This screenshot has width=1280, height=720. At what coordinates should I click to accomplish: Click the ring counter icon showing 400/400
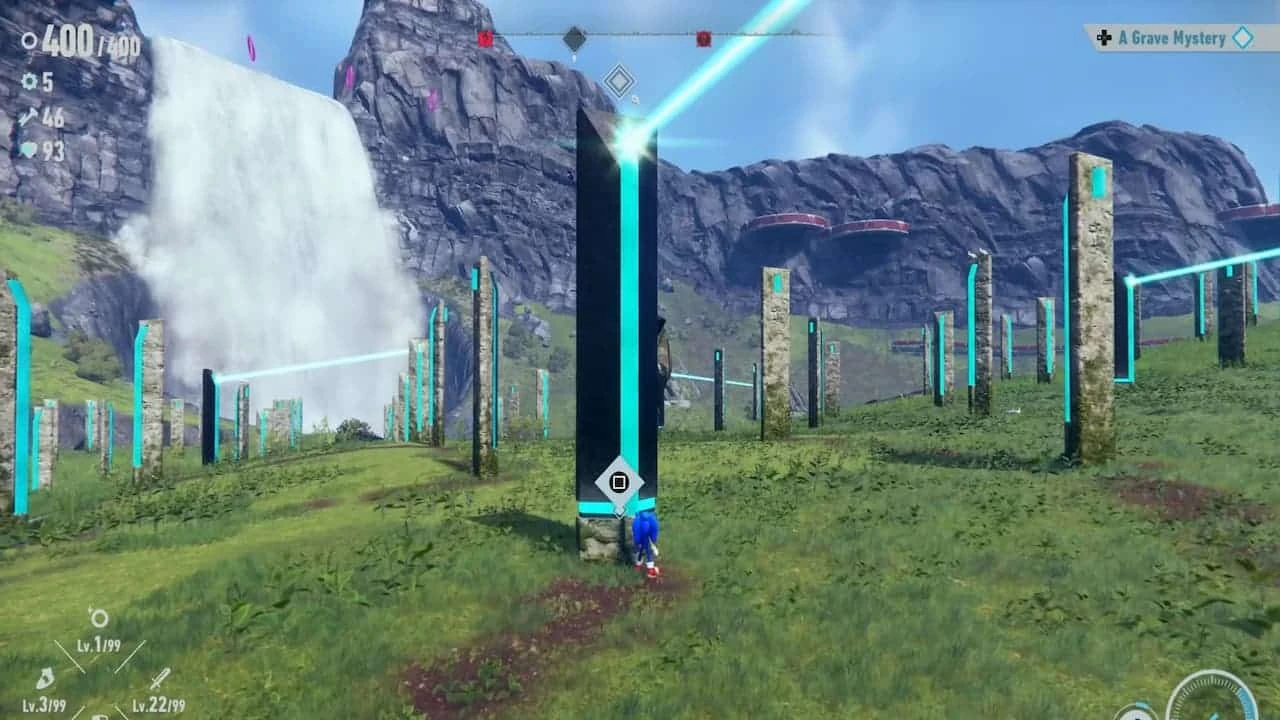[x=28, y=41]
